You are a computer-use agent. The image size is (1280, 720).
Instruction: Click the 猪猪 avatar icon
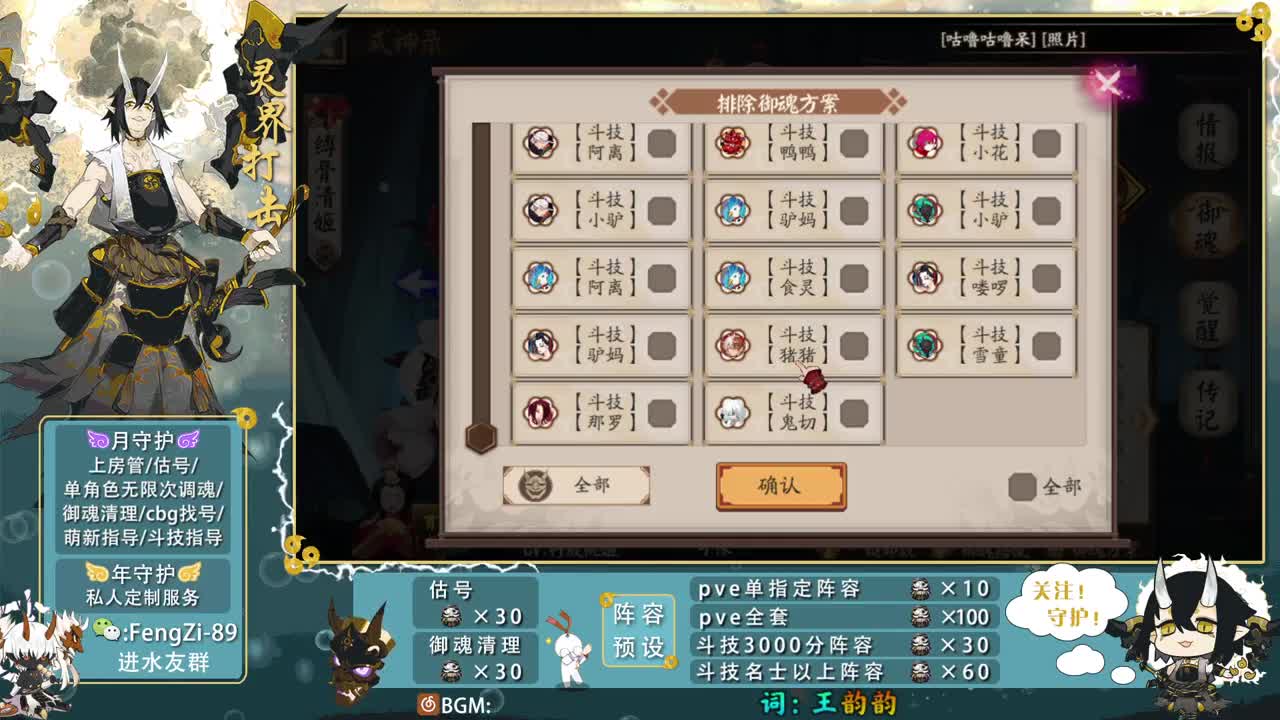tap(735, 346)
